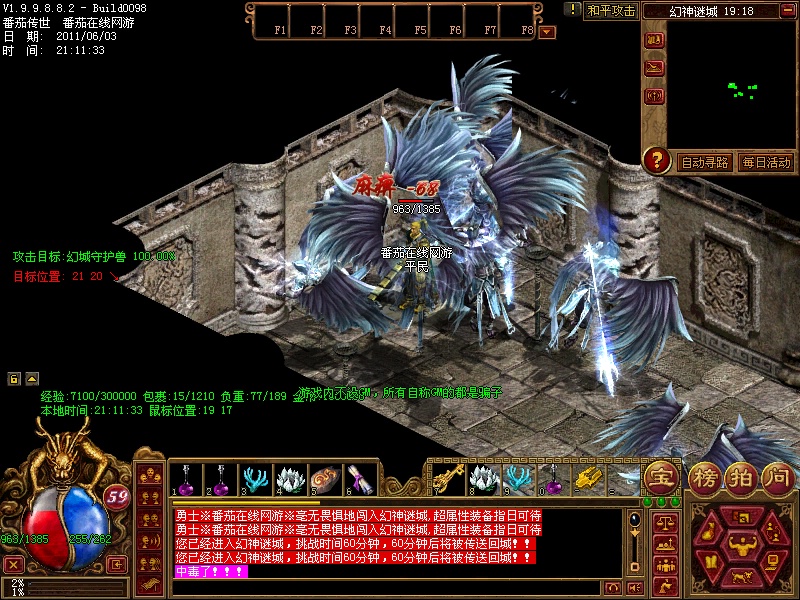Open the 榜 rankings button
Image resolution: width=800 pixels, height=600 pixels.
pos(707,476)
